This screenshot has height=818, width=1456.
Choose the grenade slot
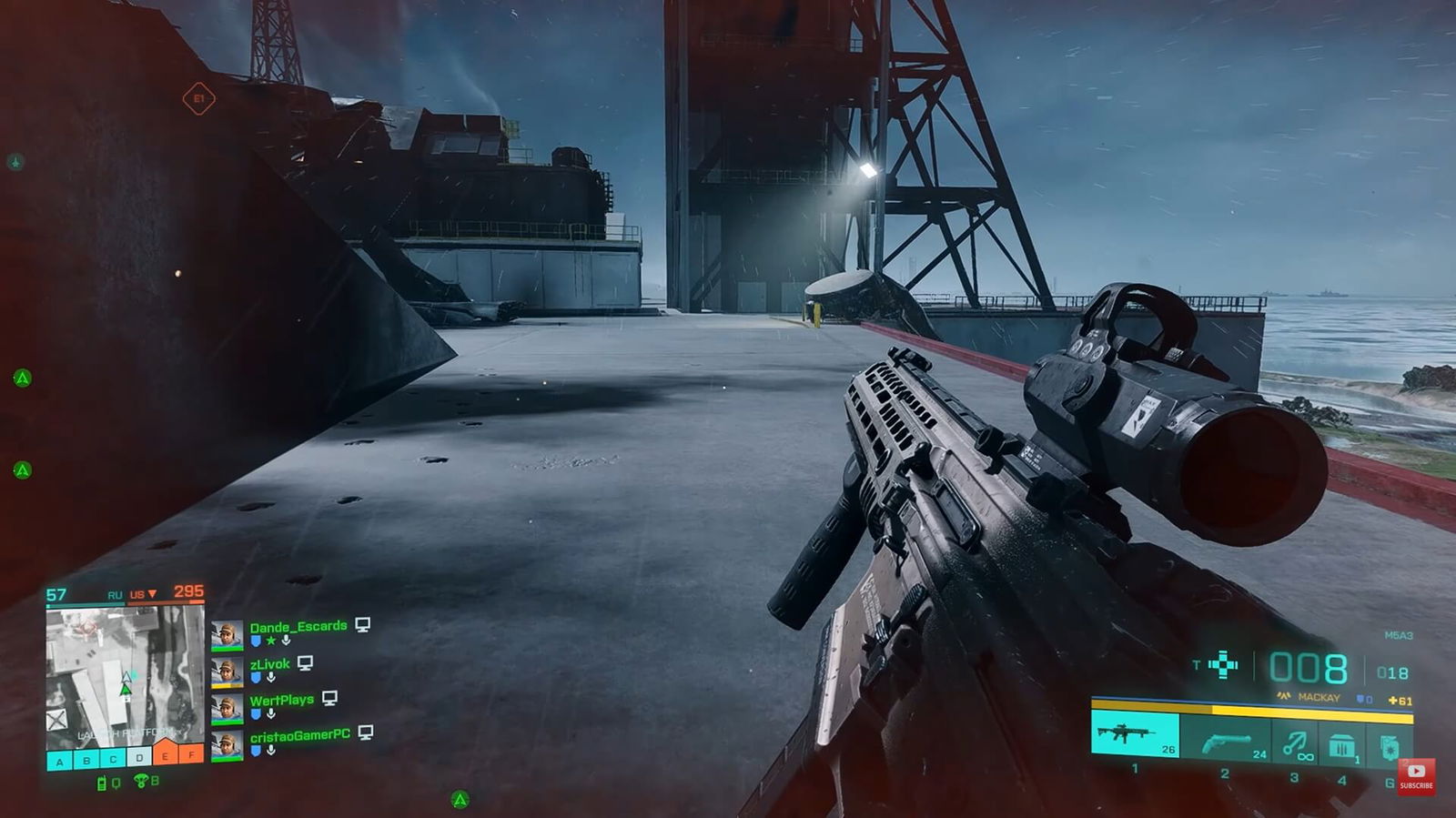tap(1389, 745)
